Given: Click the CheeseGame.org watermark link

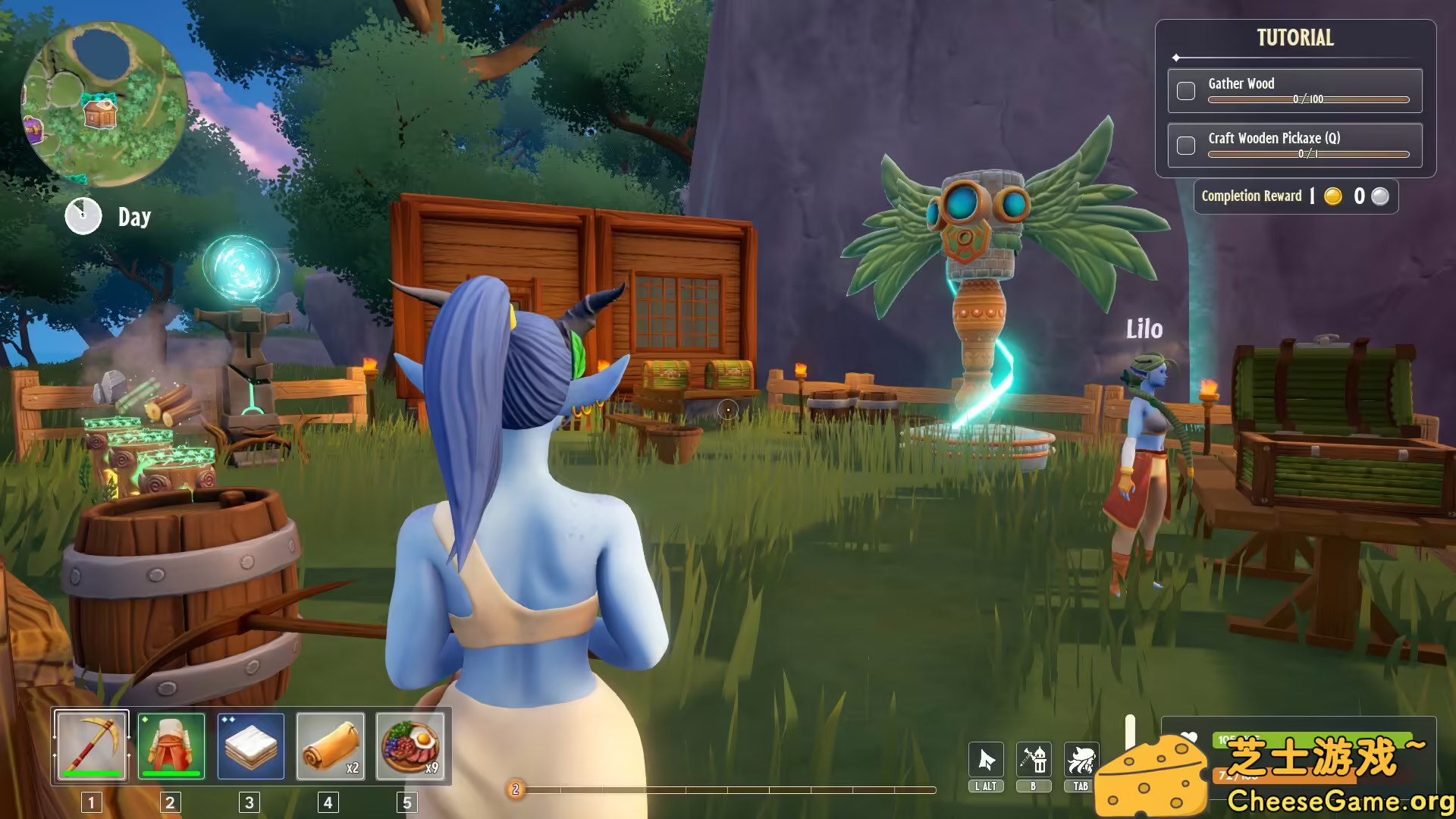Looking at the screenshot, I should tap(1339, 801).
